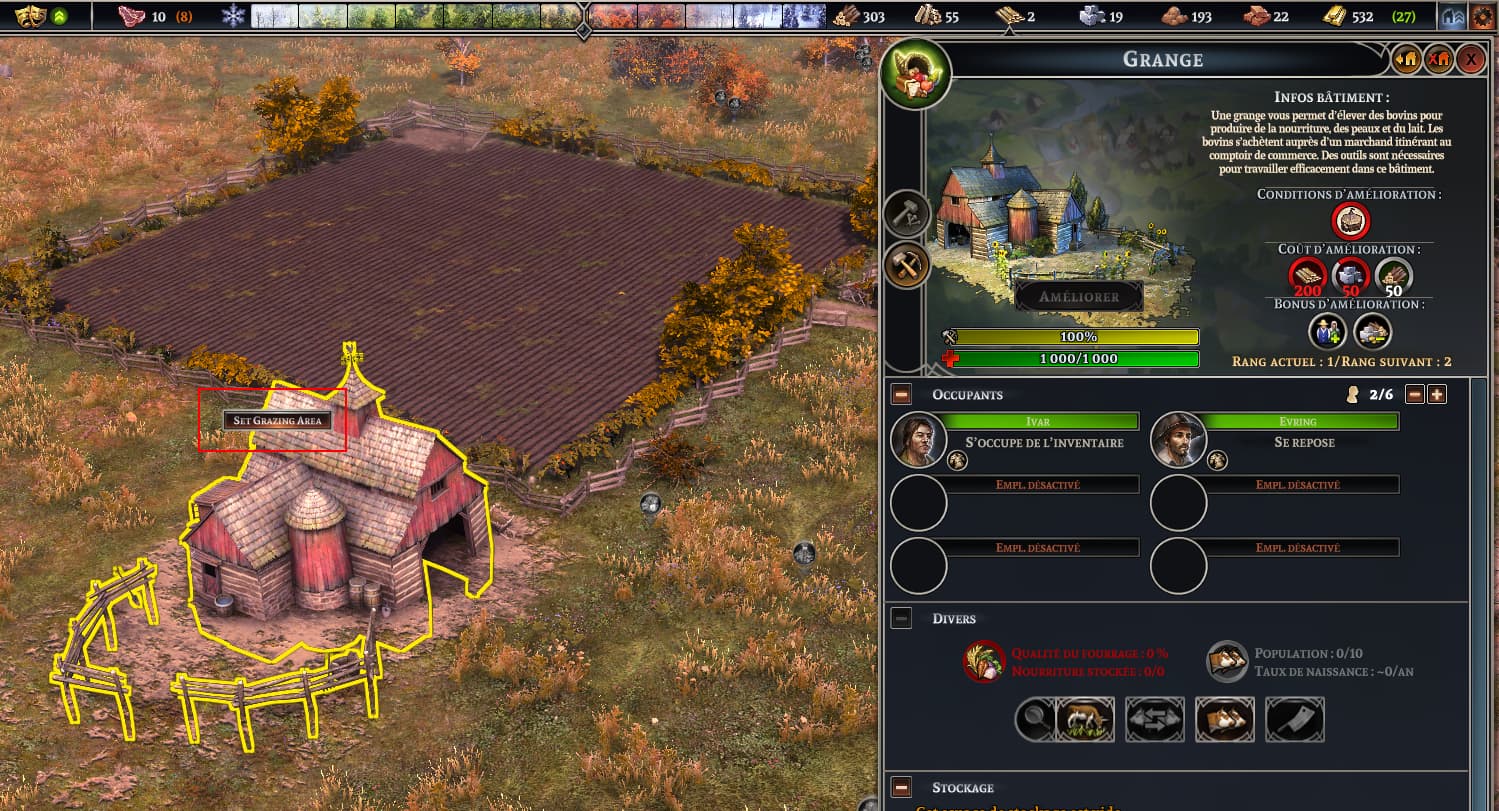
Task: Click the transfer arrows button
Action: click(1155, 719)
